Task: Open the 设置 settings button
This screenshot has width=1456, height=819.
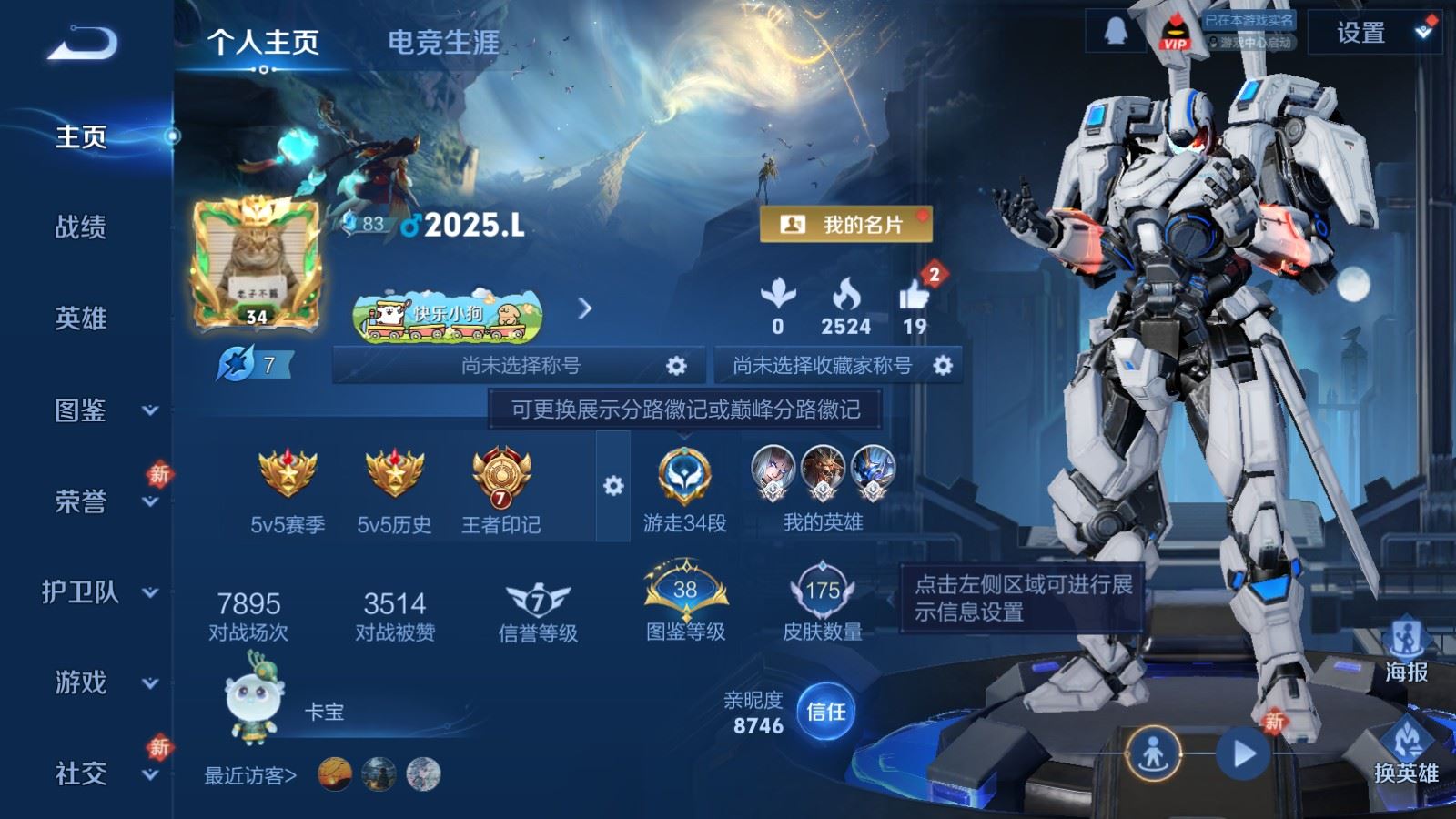Action: (1360, 34)
